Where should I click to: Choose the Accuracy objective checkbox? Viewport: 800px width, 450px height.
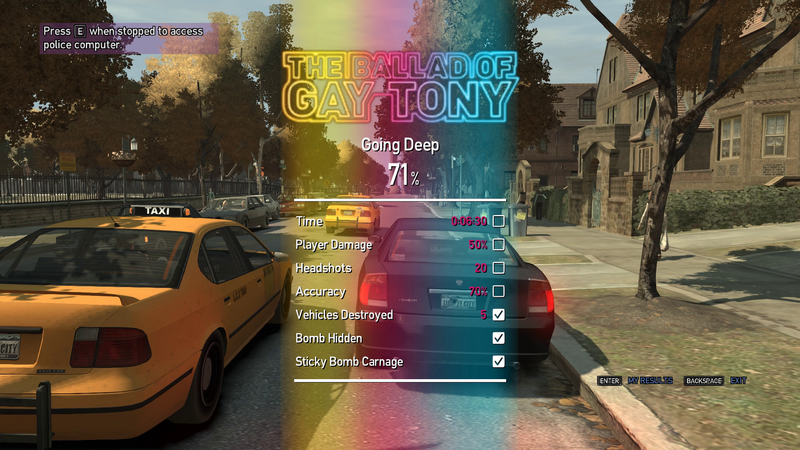point(498,291)
